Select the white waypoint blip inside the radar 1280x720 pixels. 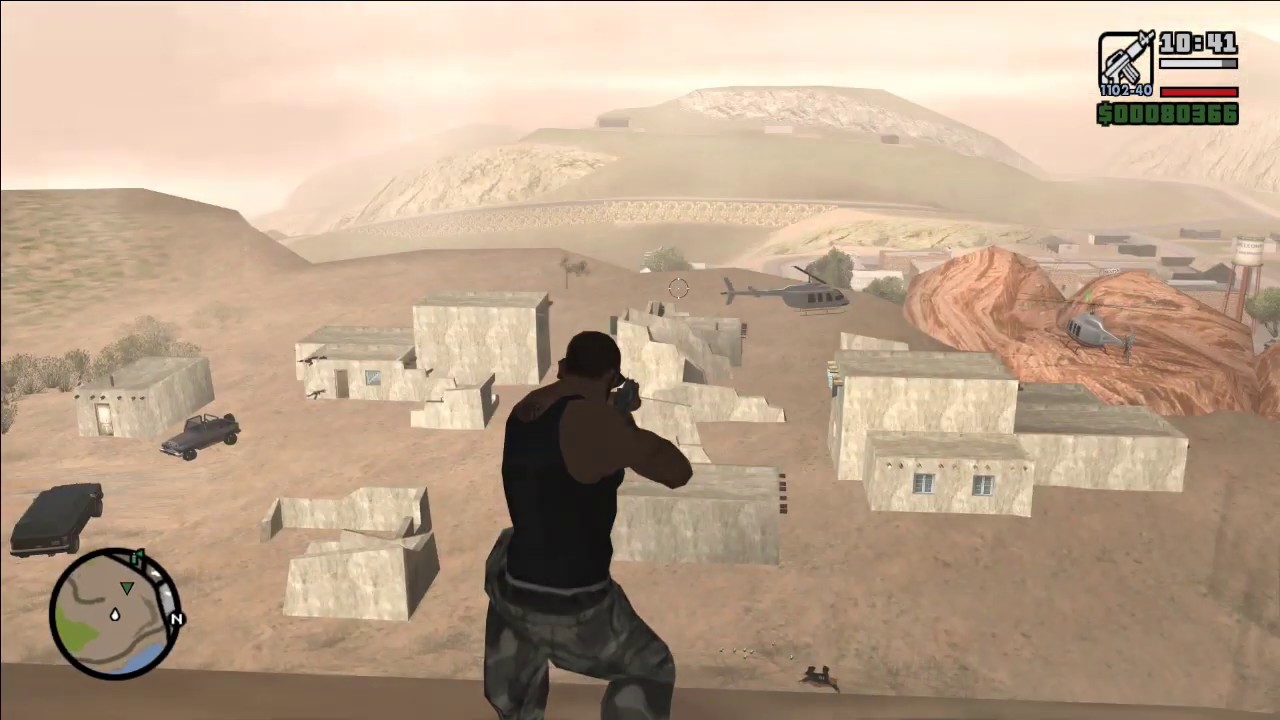[114, 614]
